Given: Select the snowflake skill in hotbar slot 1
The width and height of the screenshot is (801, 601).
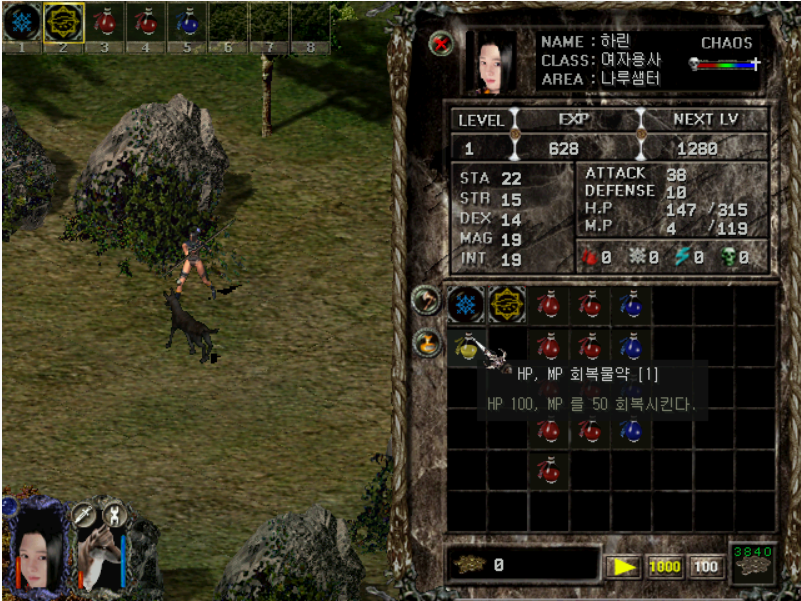Looking at the screenshot, I should click(x=22, y=20).
